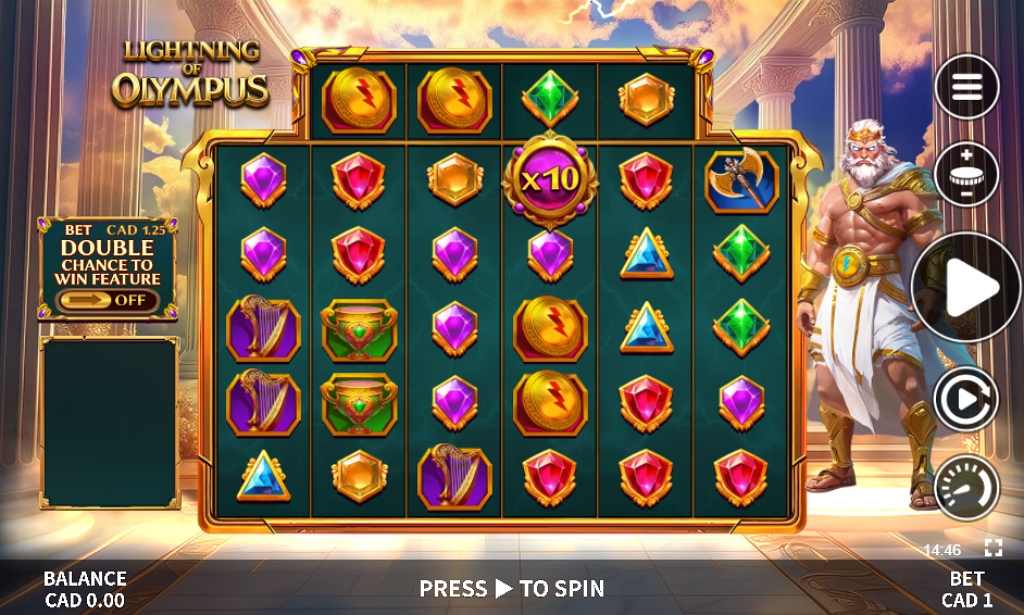The image size is (1024, 615).
Task: Start autoplay spins
Action: click(x=966, y=400)
